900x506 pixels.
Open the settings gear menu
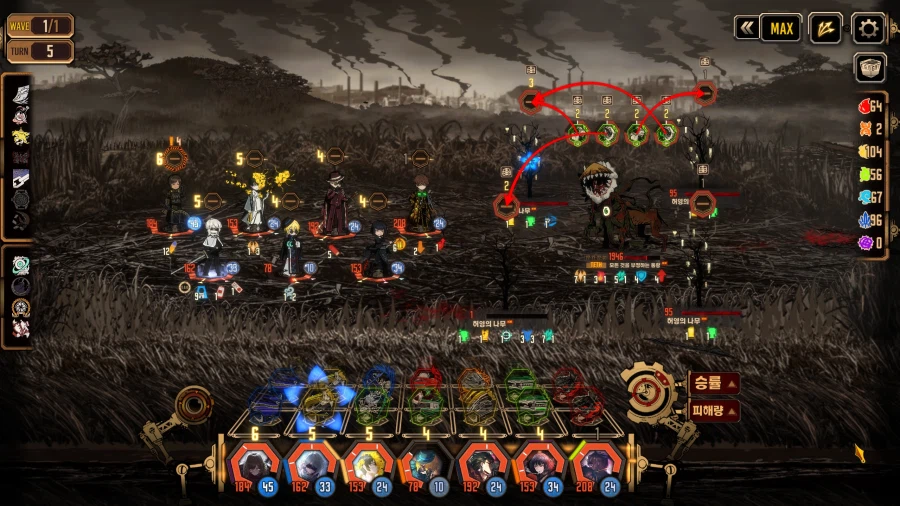868,28
